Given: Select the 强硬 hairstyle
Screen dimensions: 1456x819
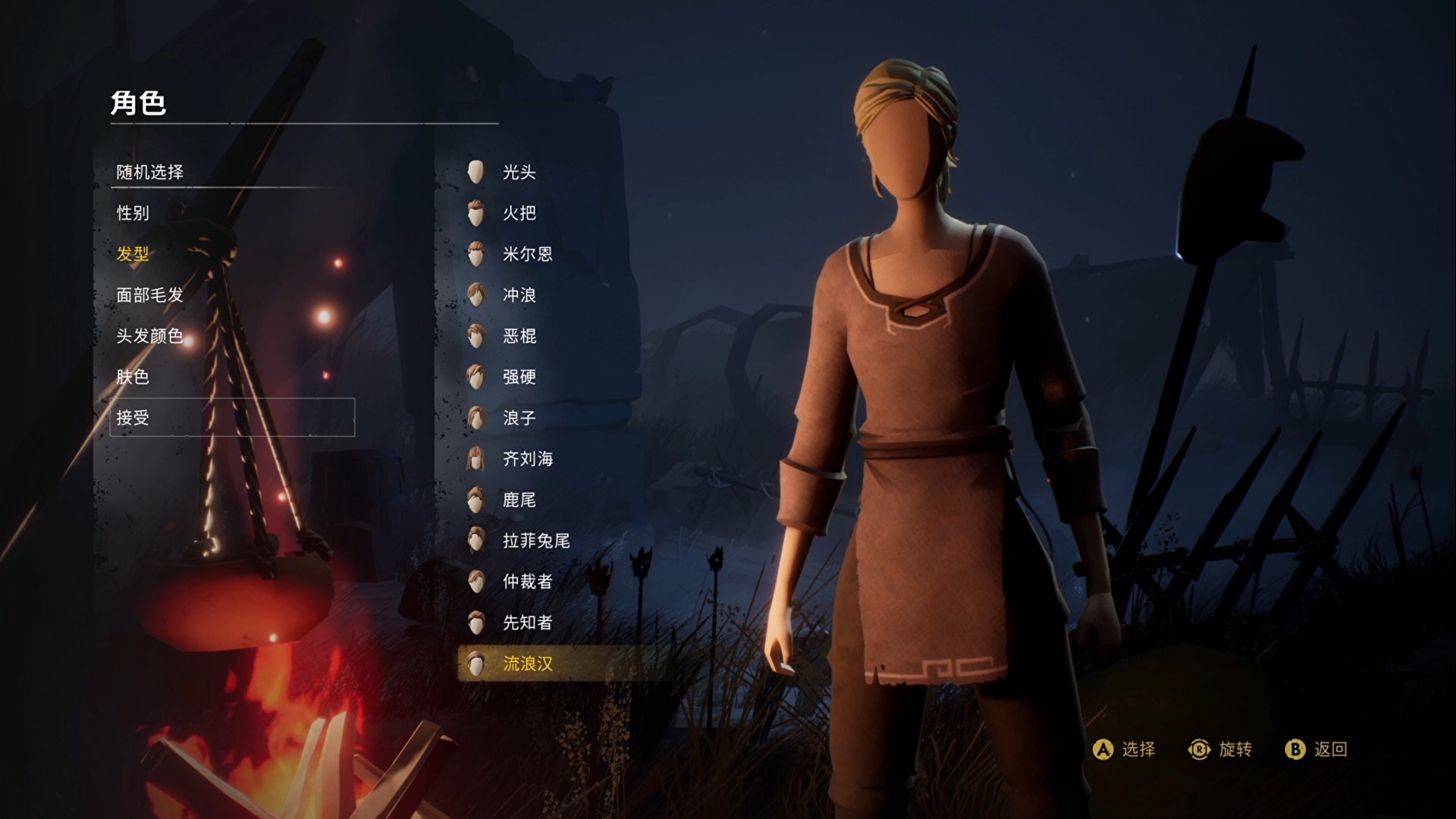Looking at the screenshot, I should [x=519, y=377].
